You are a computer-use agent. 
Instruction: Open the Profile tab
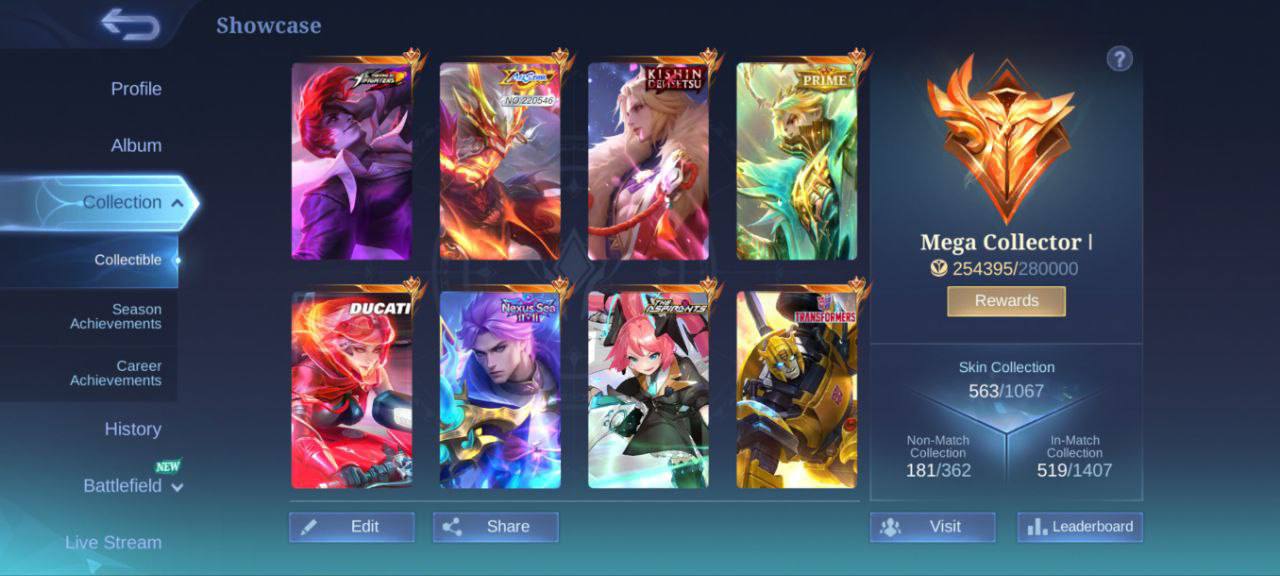pos(136,89)
